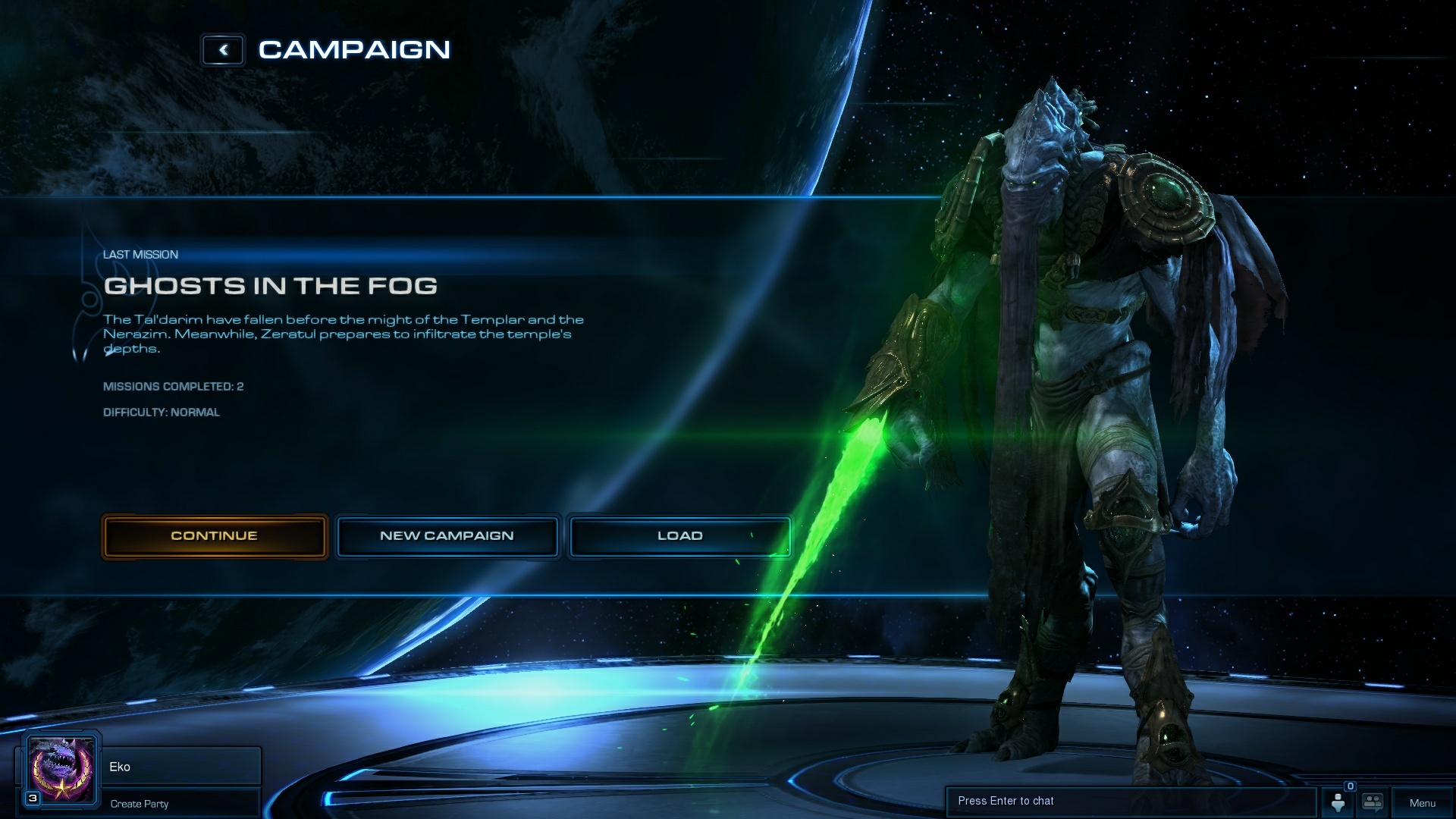Focus the chat input box
1456x819 pixels.
1130,802
